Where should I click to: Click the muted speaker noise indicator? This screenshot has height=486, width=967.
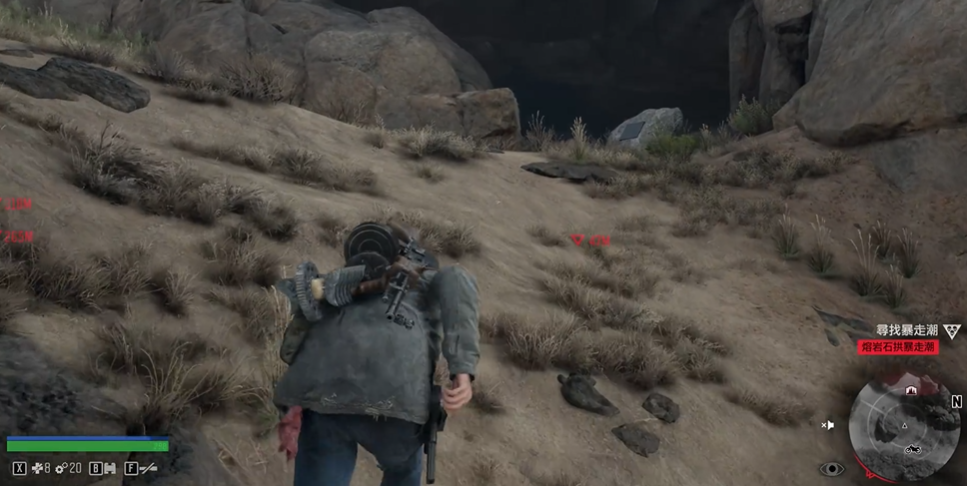click(828, 425)
